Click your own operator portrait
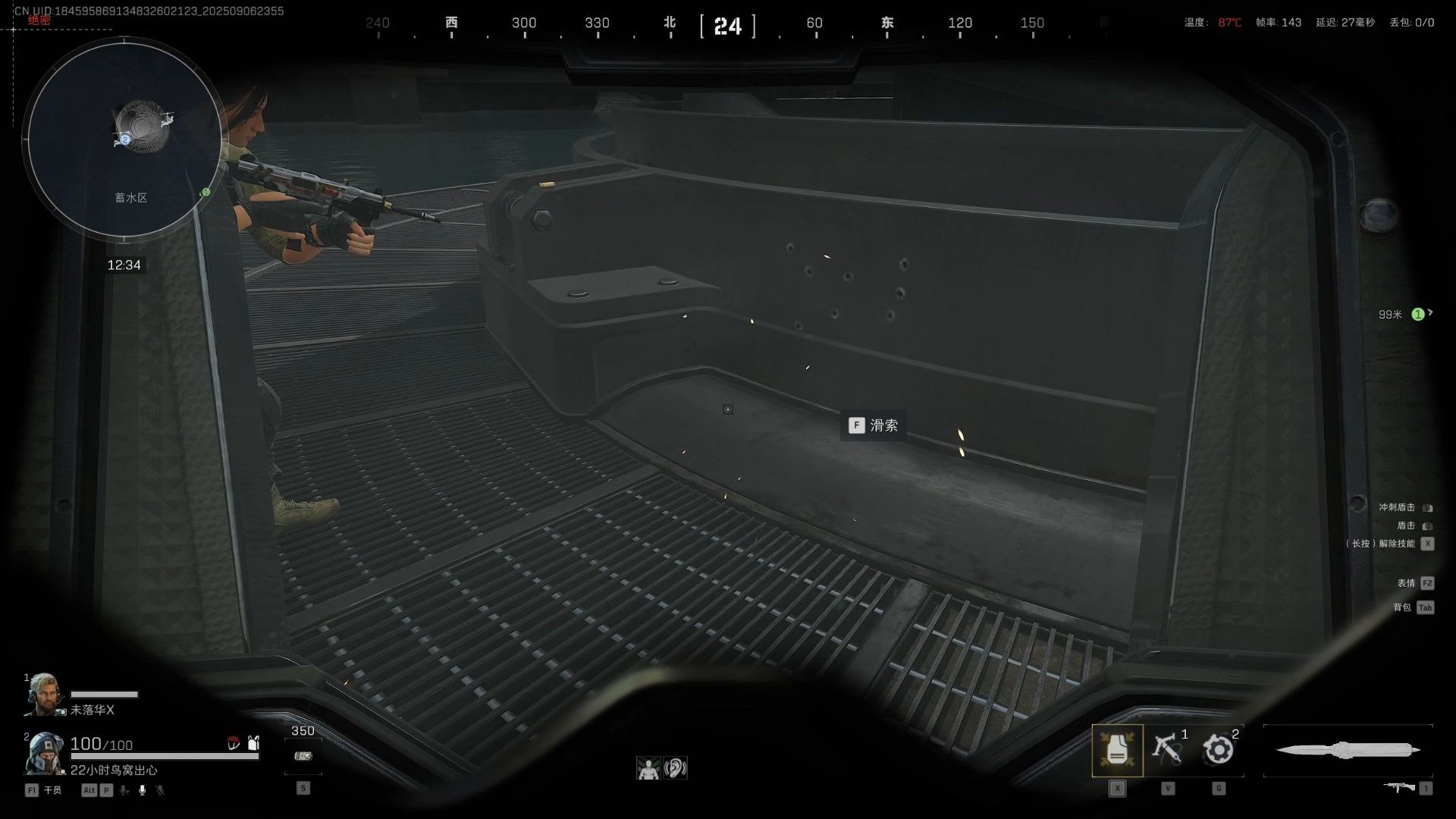1456x819 pixels. coord(44,753)
